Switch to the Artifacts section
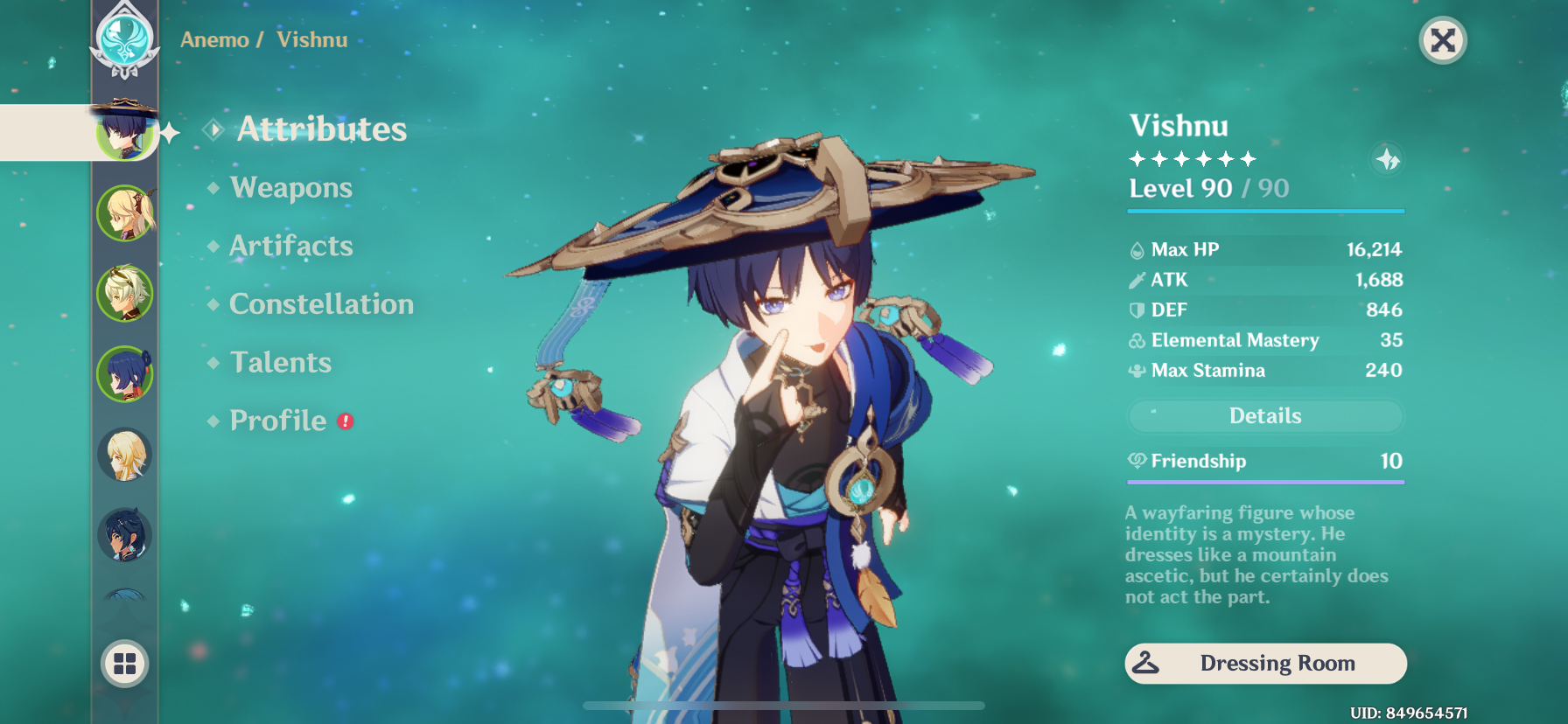This screenshot has height=724, width=1568. (x=291, y=246)
